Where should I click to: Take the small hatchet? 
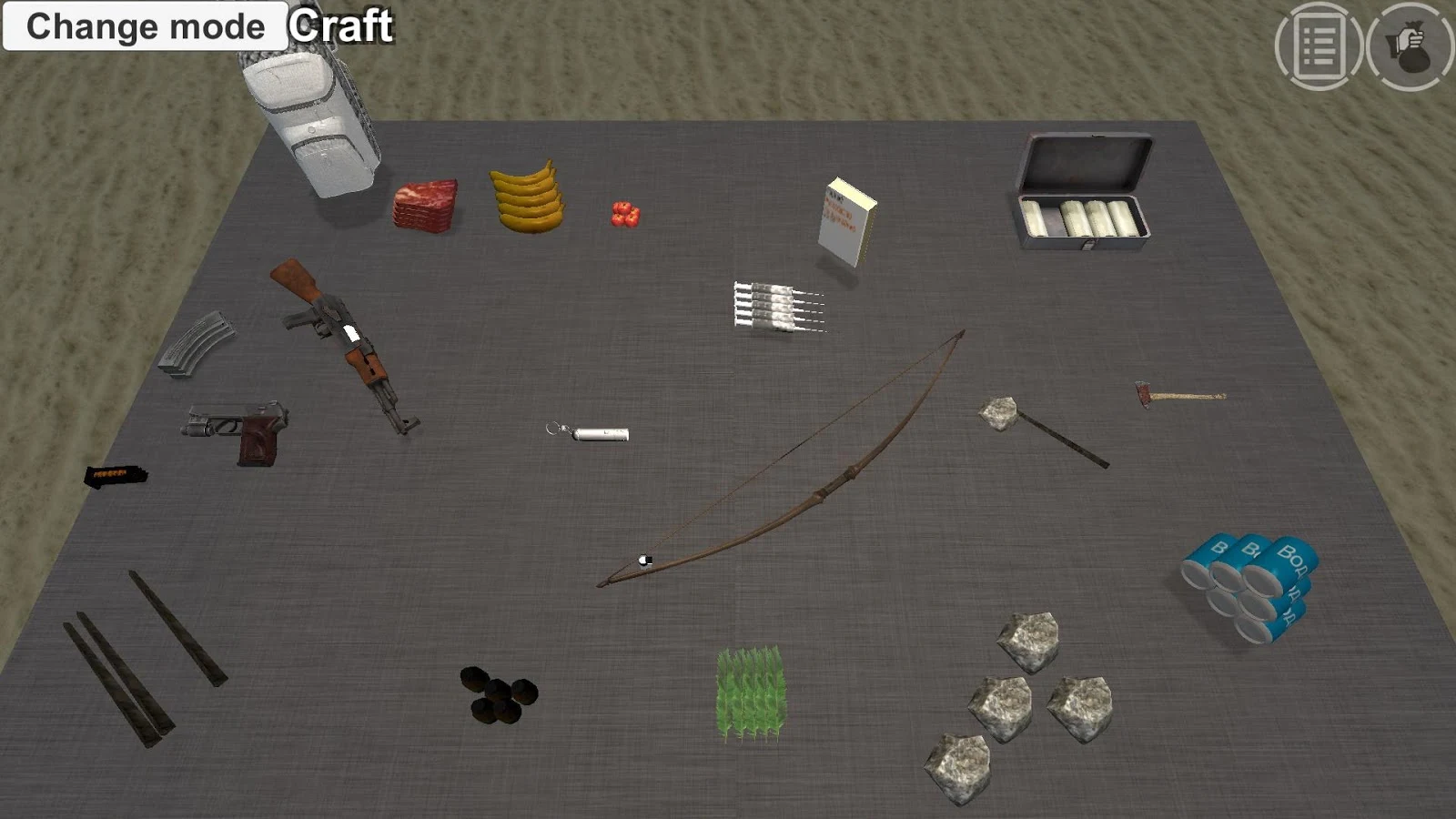pos(1178,393)
